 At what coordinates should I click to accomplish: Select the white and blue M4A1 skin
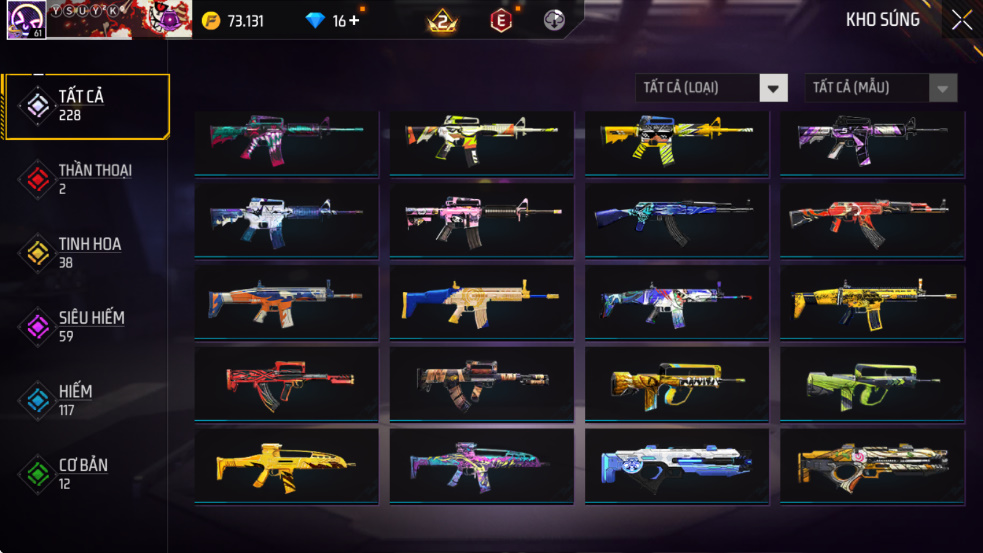[x=286, y=219]
